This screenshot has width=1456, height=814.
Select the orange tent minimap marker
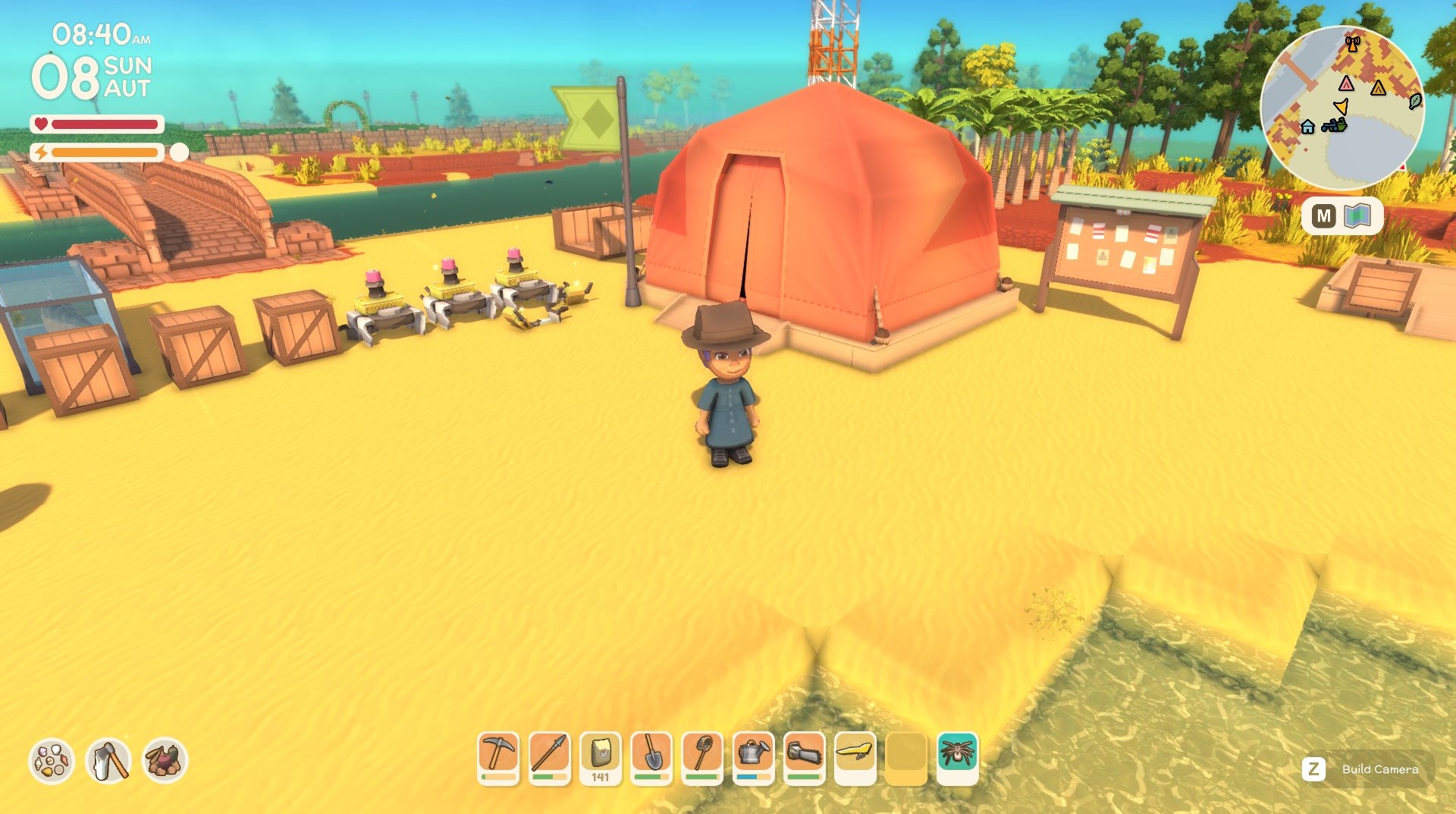[x=1378, y=88]
